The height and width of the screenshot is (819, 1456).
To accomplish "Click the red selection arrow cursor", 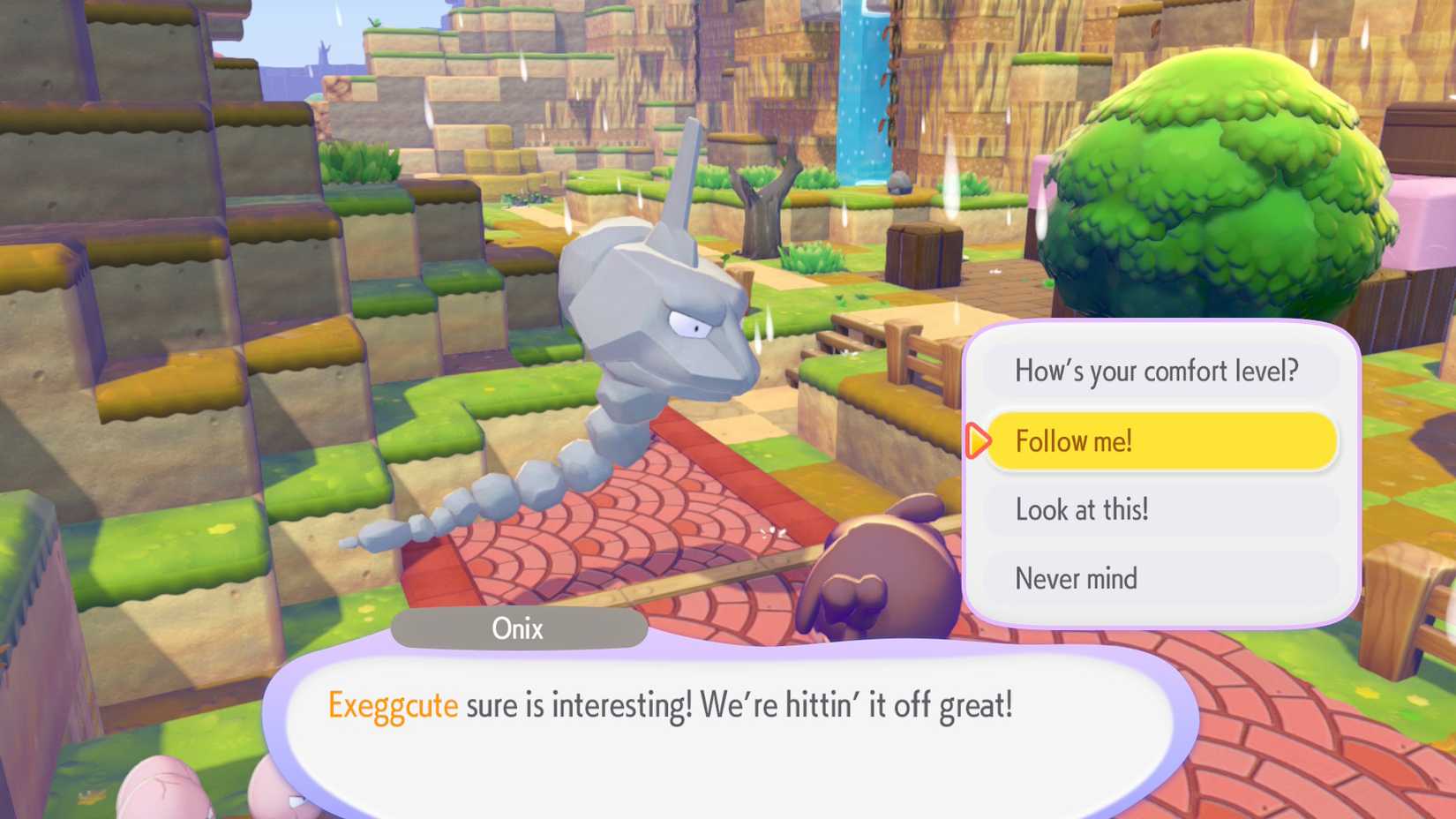I will pyautogui.click(x=978, y=441).
